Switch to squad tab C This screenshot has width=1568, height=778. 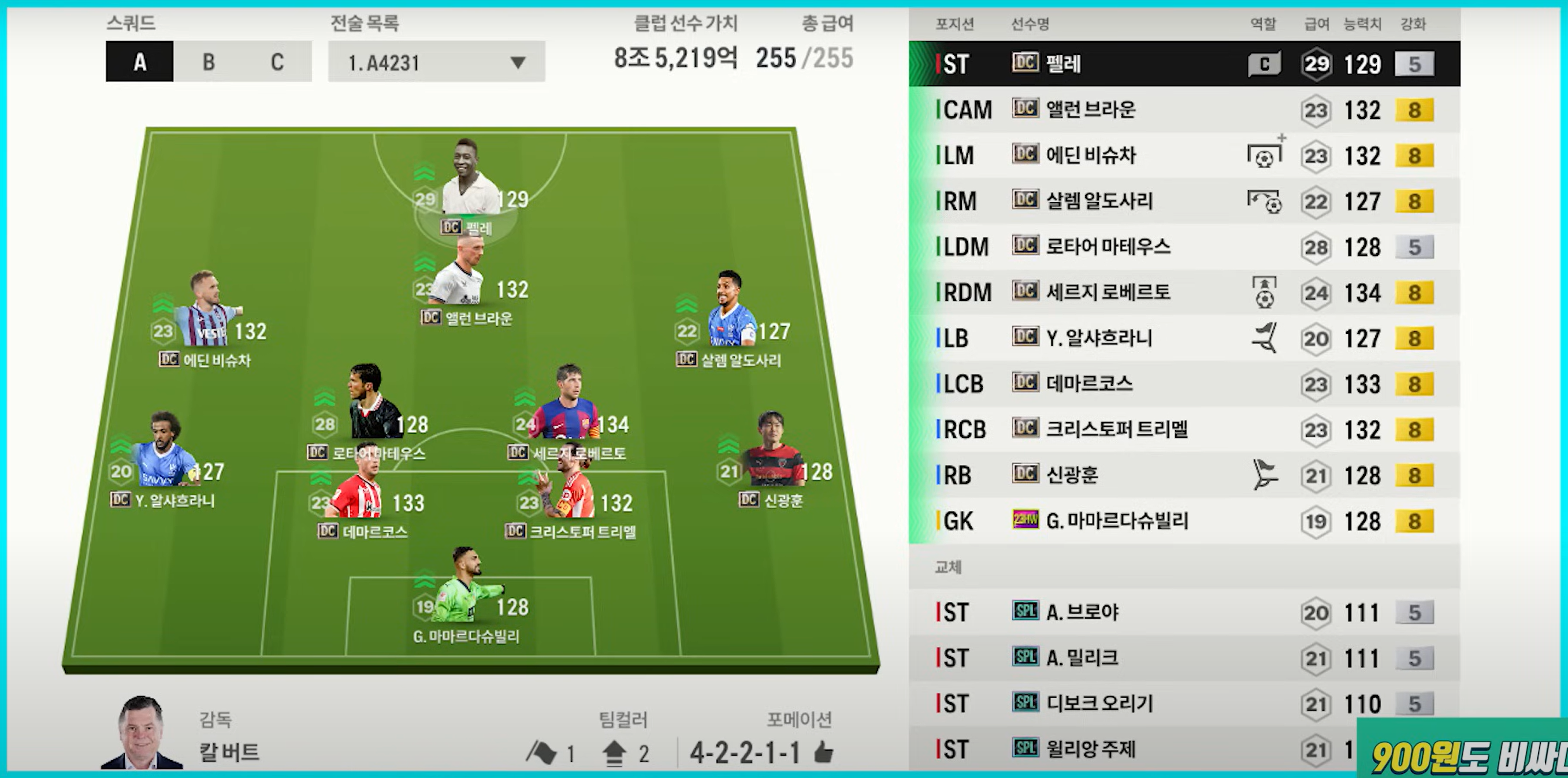pyautogui.click(x=277, y=61)
